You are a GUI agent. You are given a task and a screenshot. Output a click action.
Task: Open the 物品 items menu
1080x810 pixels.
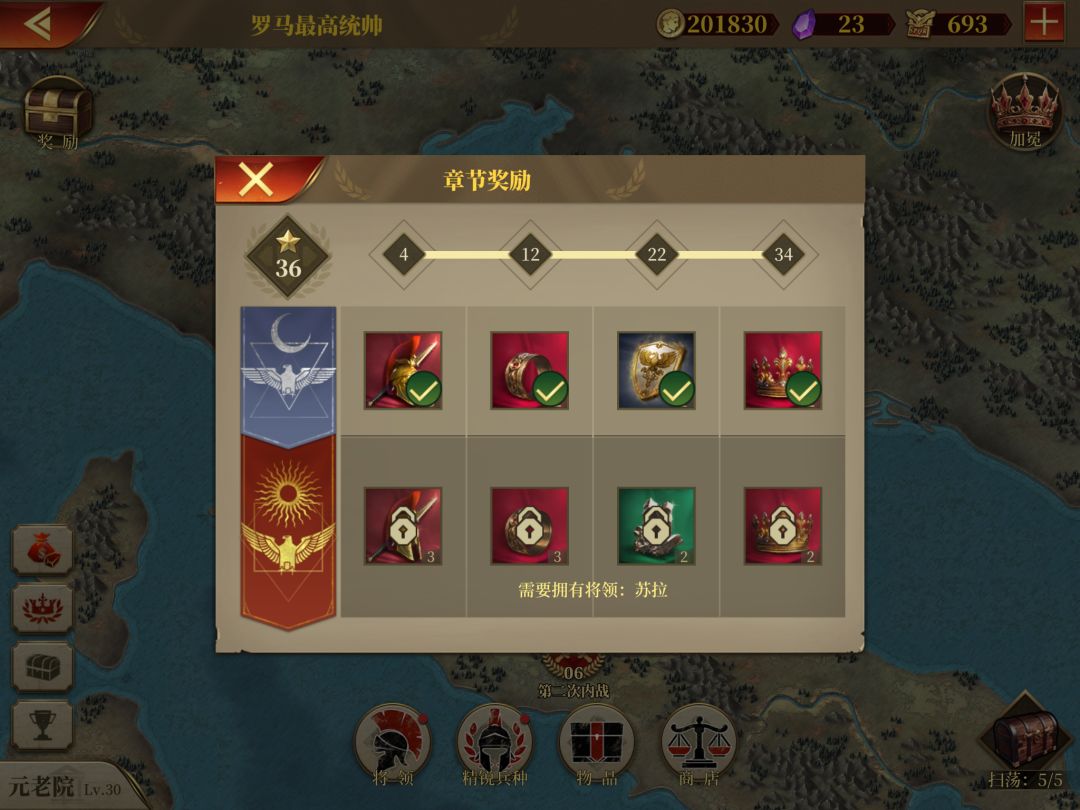[x=596, y=743]
